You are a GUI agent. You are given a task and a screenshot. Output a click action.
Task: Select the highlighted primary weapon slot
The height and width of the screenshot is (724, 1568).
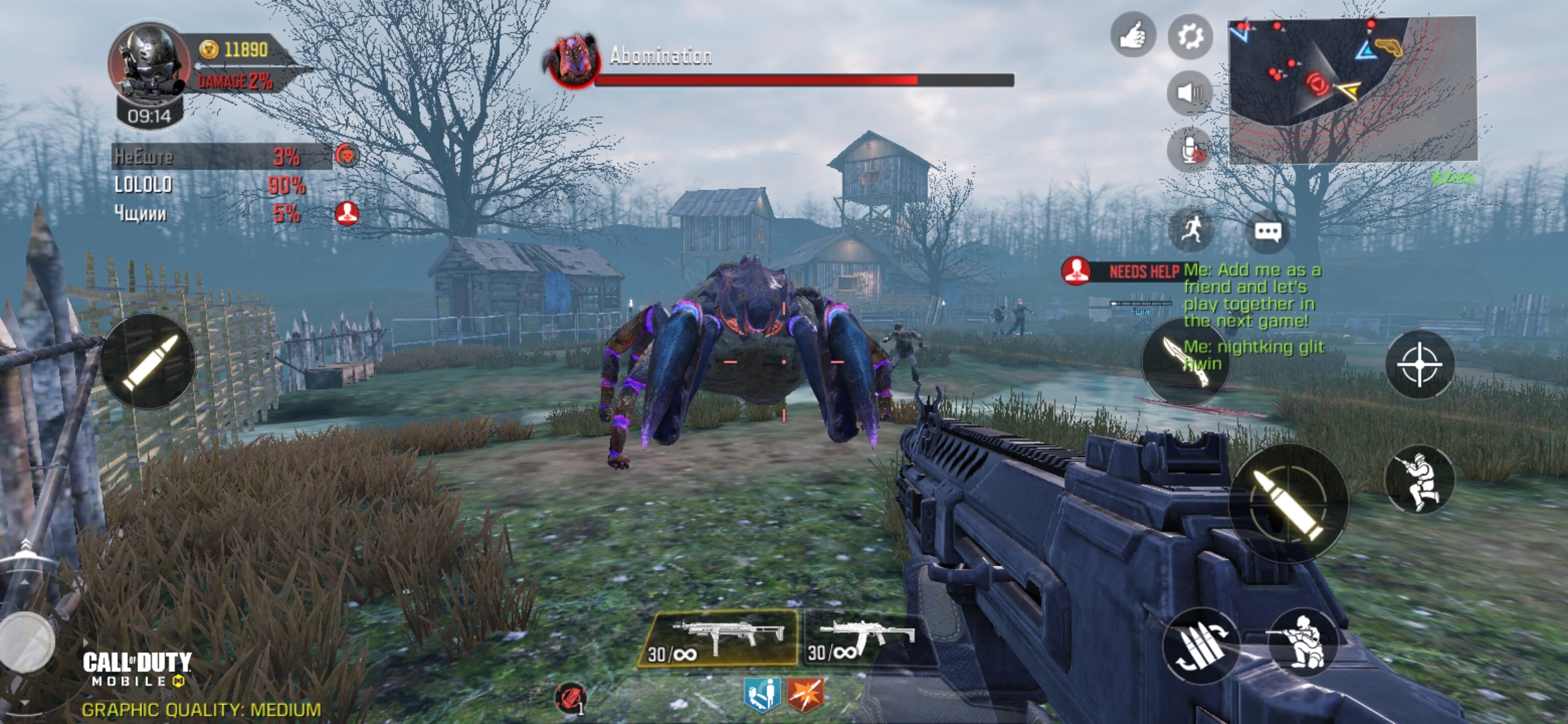click(718, 639)
